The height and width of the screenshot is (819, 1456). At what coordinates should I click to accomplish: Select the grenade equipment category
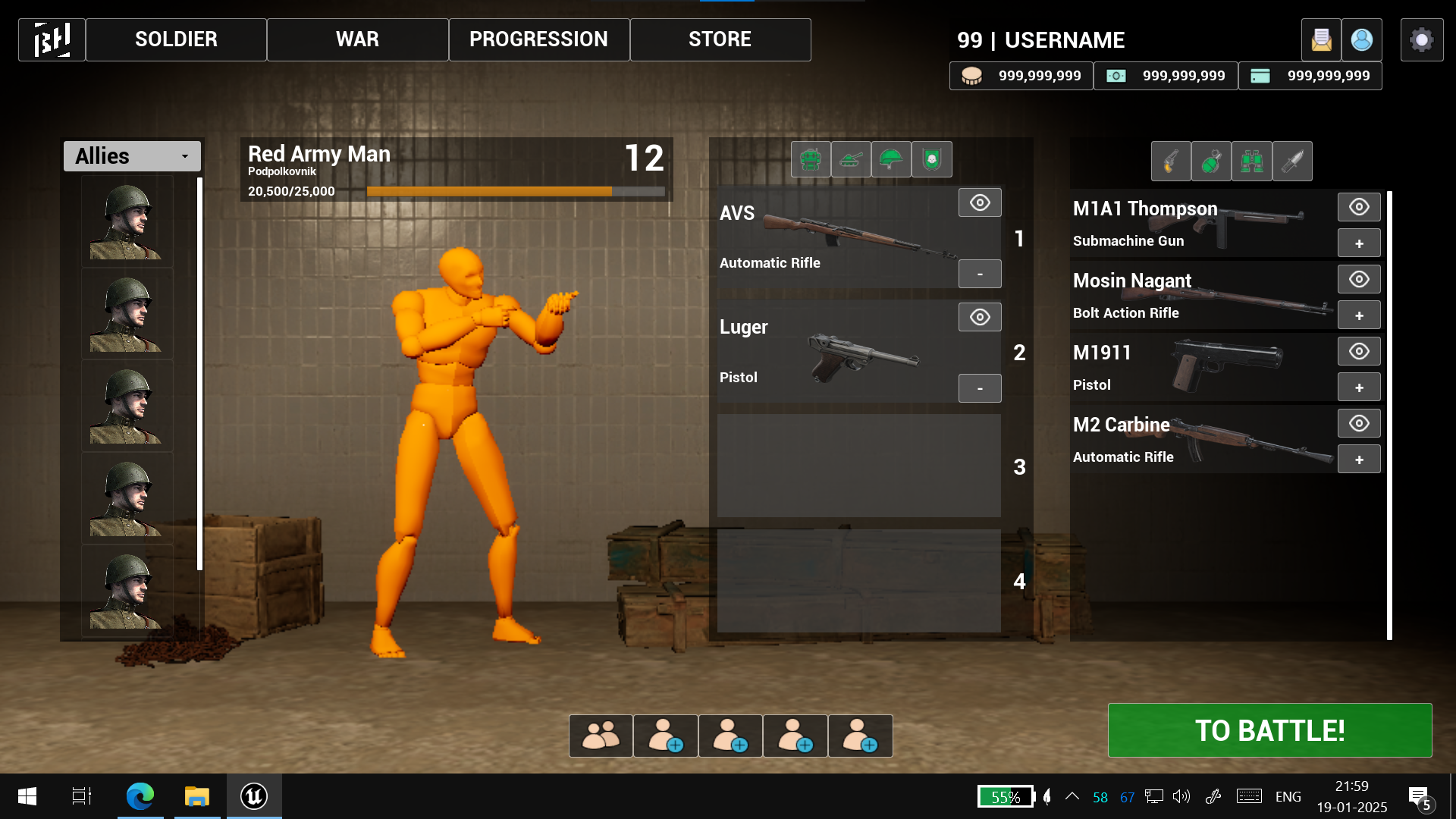[1211, 161]
